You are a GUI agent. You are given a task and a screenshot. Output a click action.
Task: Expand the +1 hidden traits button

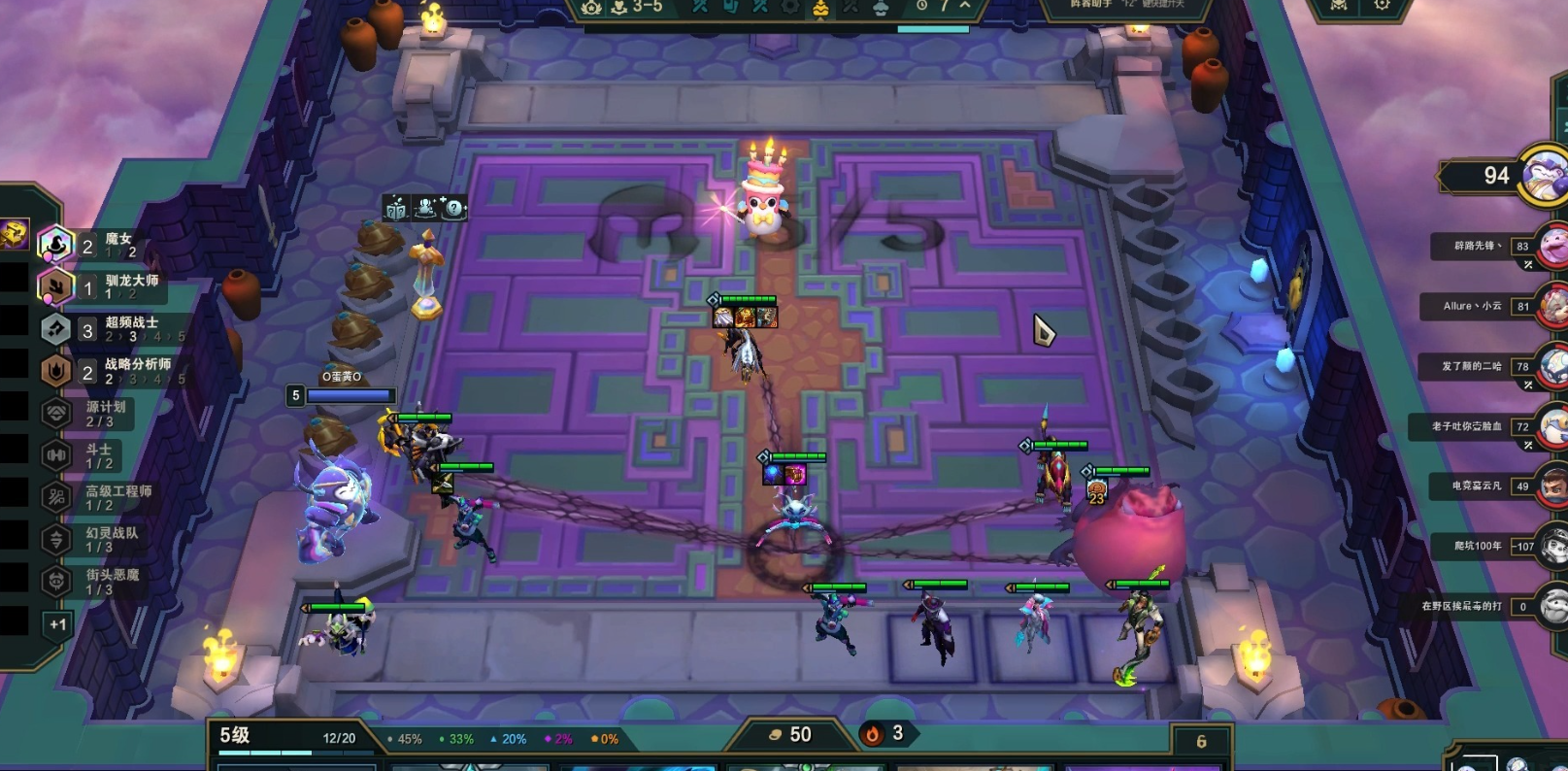[x=57, y=624]
